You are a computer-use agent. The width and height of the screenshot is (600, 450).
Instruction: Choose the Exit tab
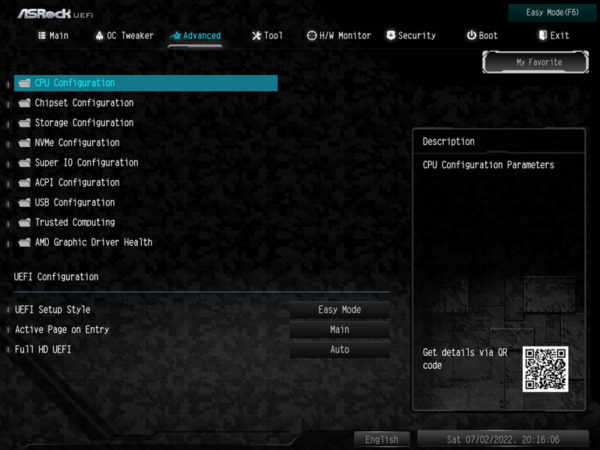[553, 35]
